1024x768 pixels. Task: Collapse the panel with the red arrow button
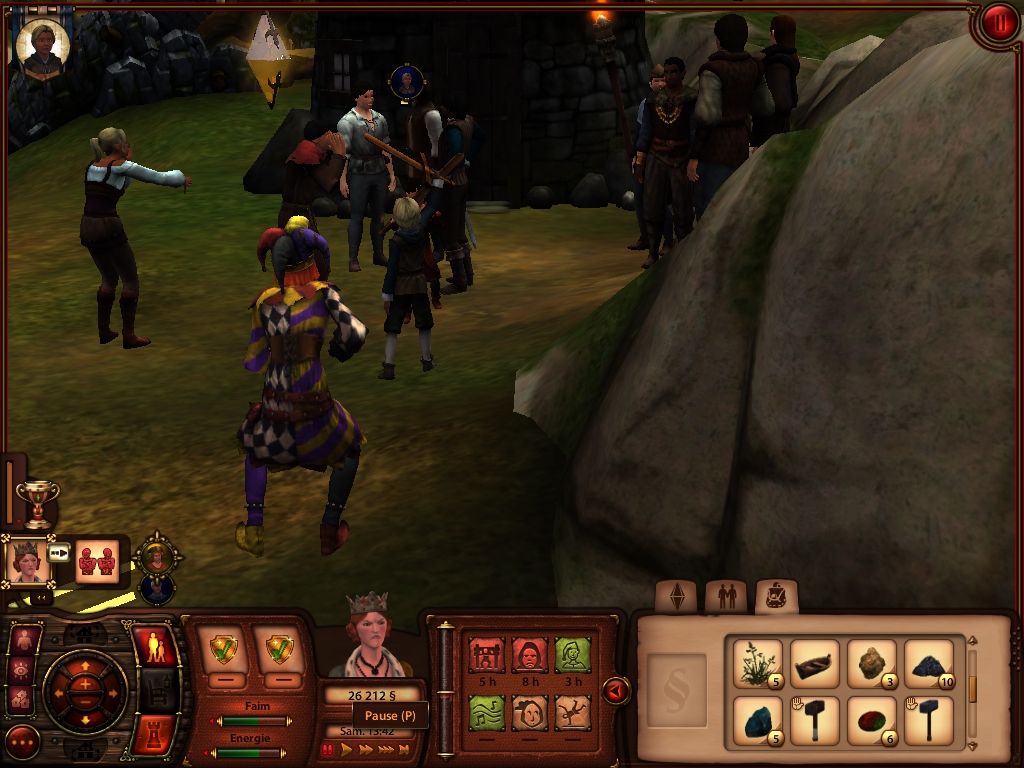point(616,690)
